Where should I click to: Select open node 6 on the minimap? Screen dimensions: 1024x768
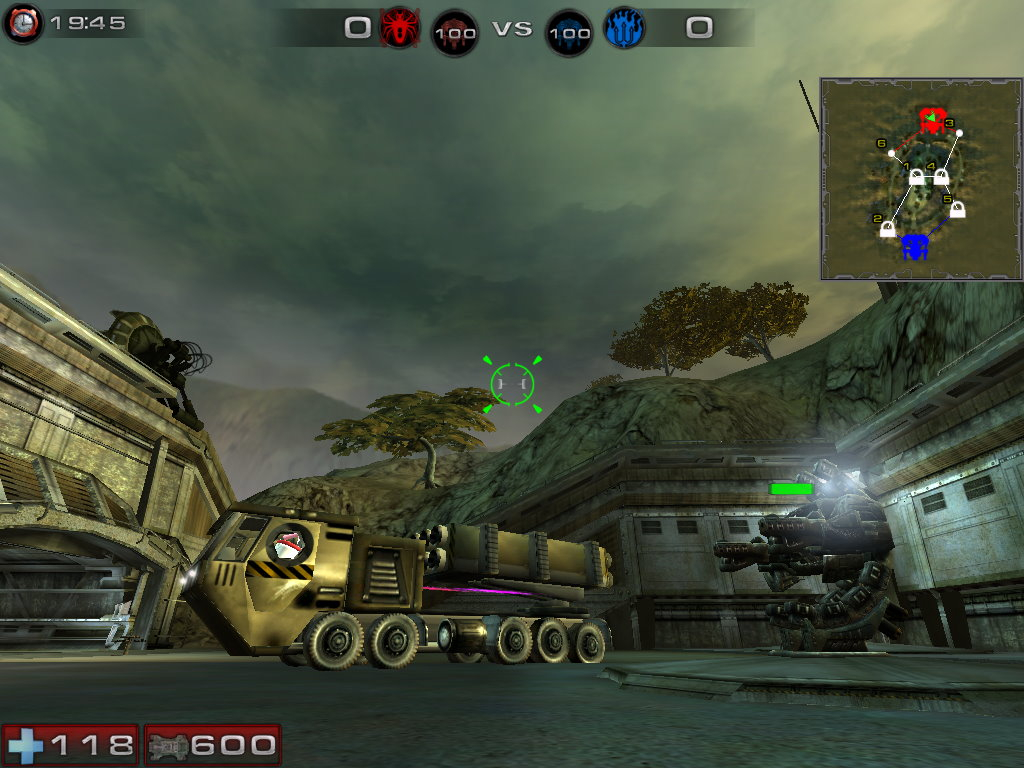coord(891,153)
